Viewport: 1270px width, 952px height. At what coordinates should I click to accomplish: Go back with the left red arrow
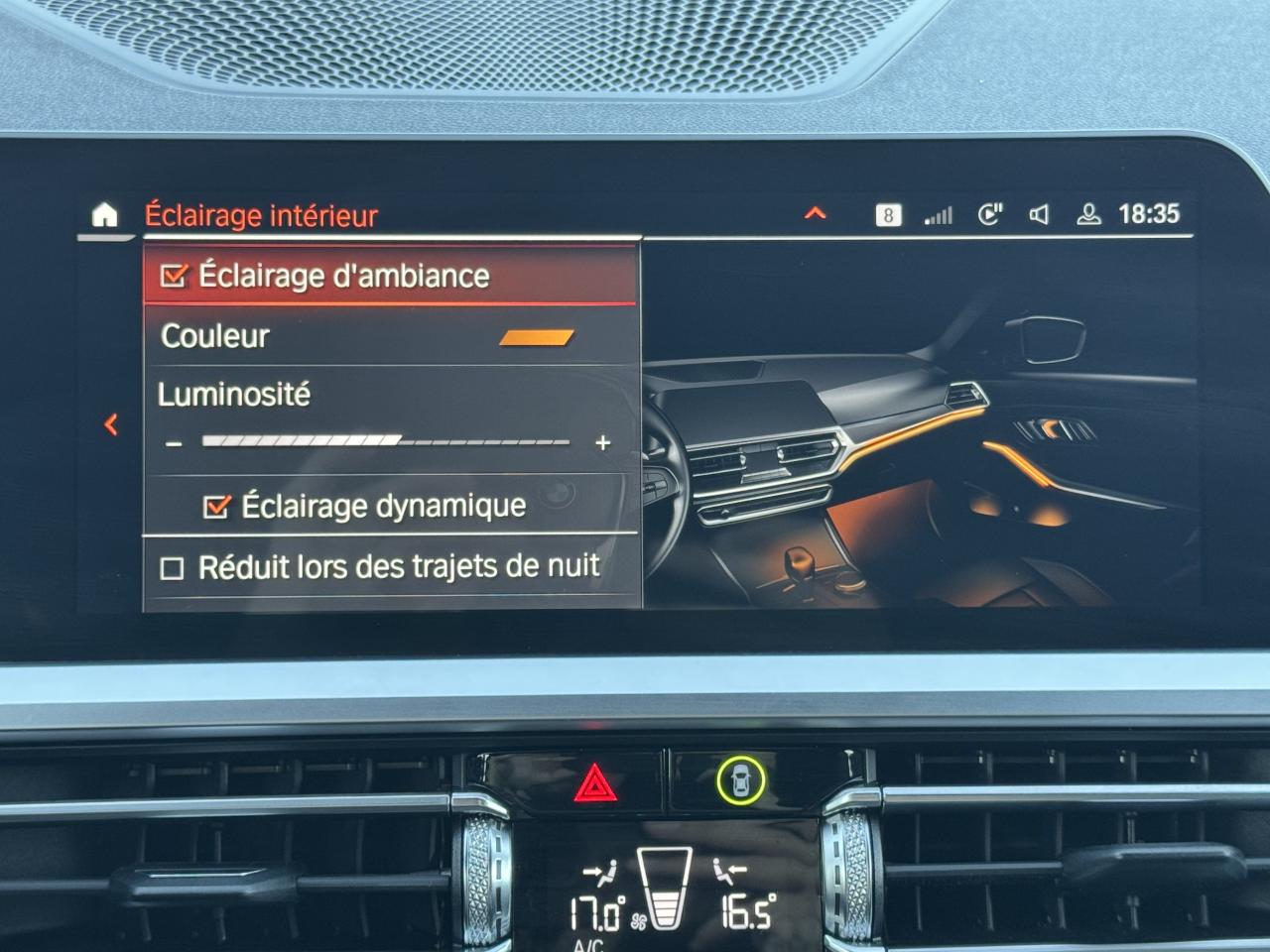coord(111,424)
